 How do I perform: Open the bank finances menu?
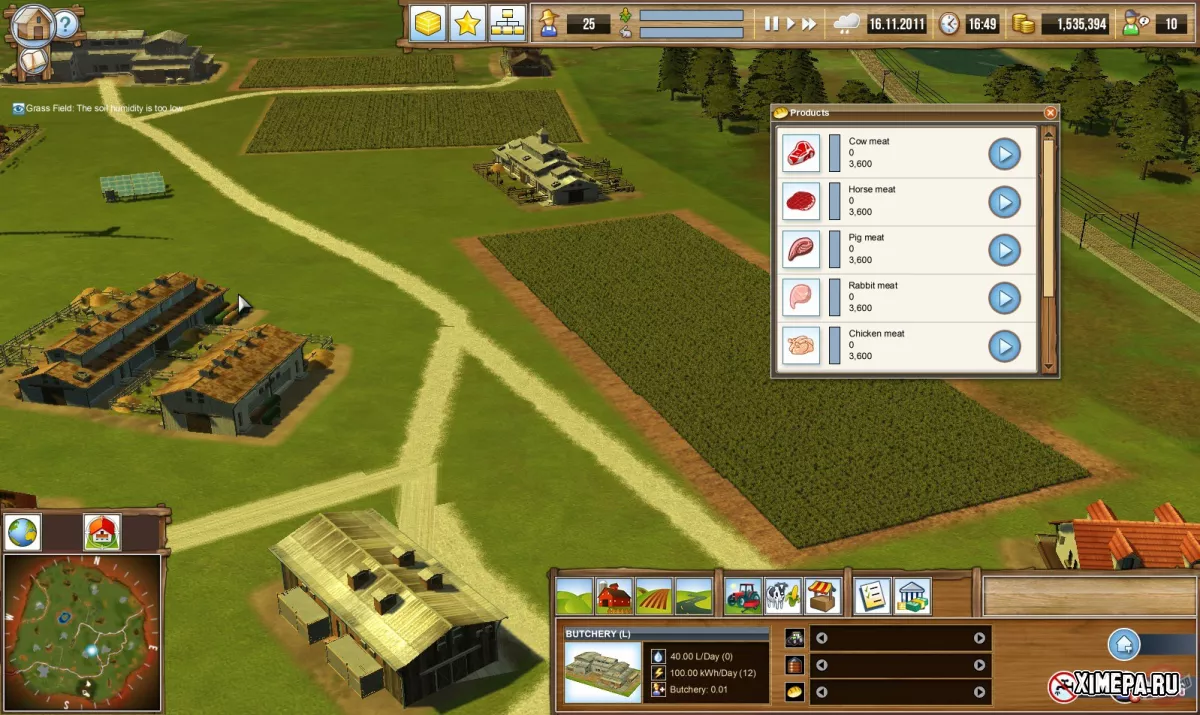click(913, 596)
